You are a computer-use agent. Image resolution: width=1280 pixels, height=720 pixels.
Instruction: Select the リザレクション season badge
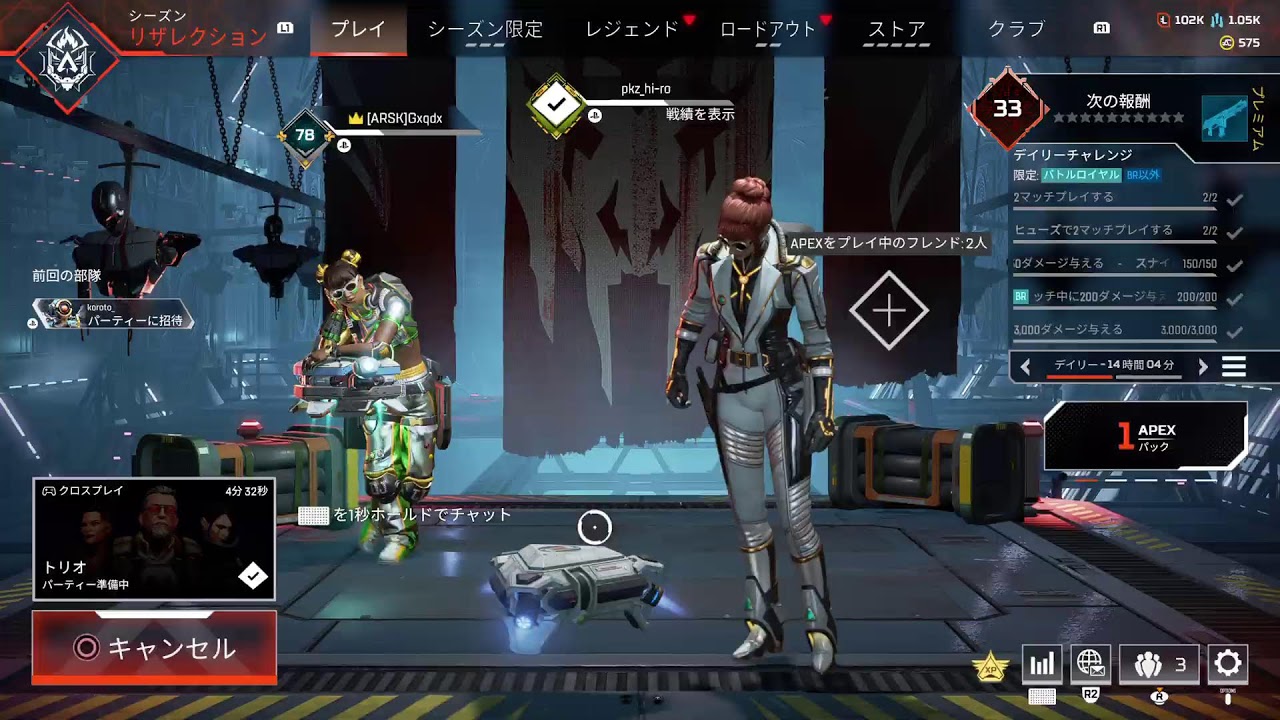68,57
